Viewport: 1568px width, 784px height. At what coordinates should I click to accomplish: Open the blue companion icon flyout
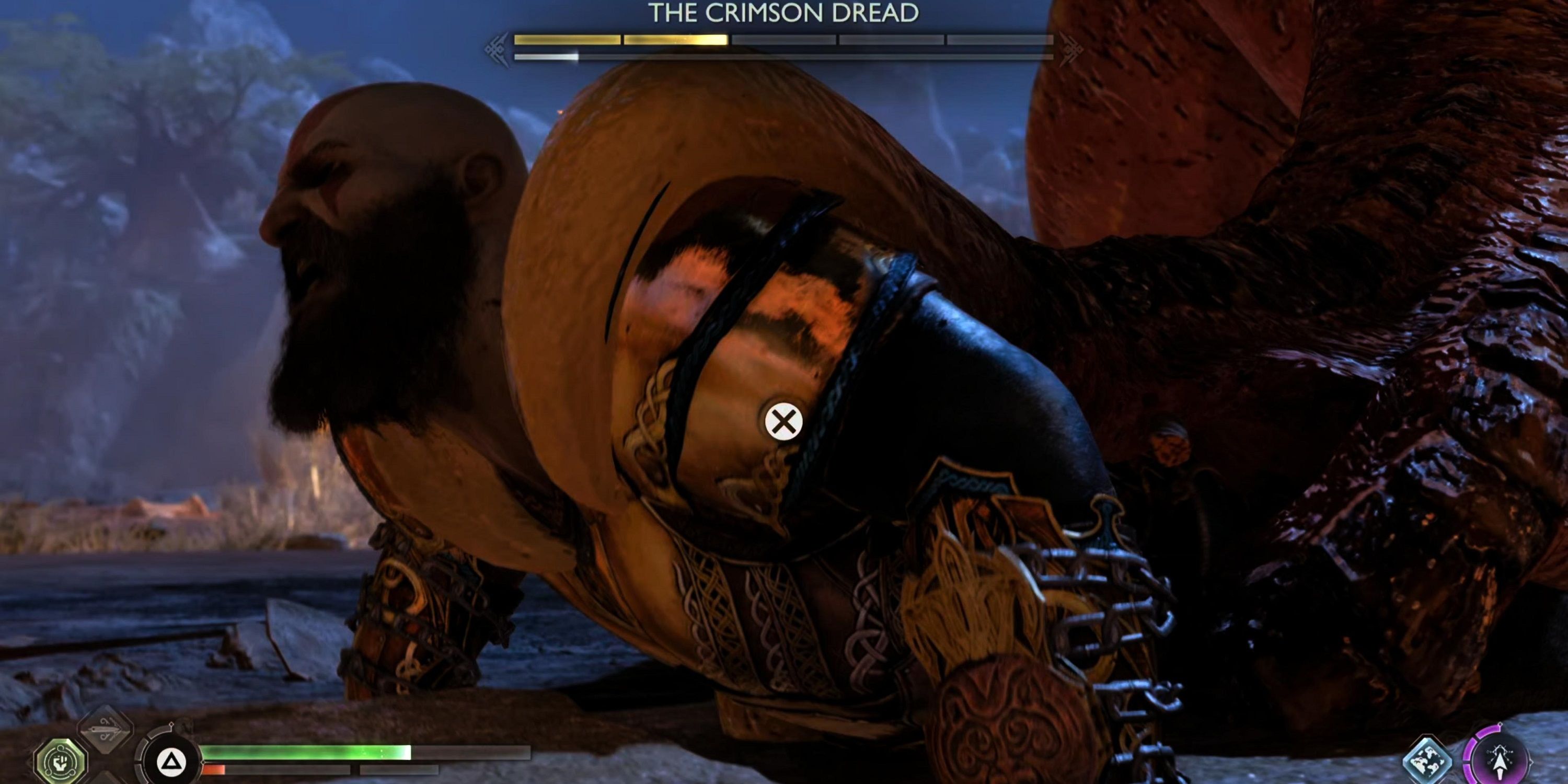pyautogui.click(x=1428, y=758)
